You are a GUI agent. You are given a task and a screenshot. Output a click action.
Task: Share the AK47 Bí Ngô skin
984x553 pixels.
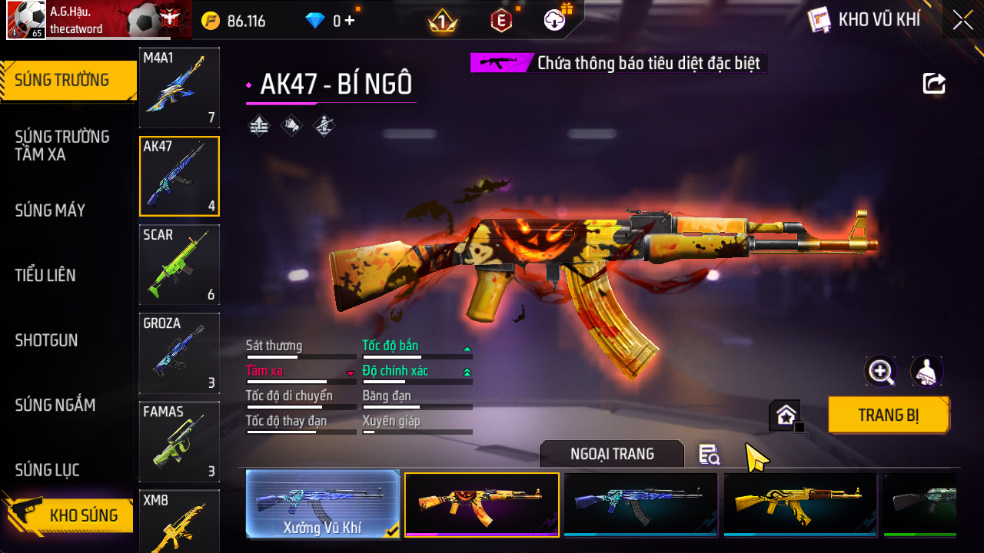click(x=934, y=84)
